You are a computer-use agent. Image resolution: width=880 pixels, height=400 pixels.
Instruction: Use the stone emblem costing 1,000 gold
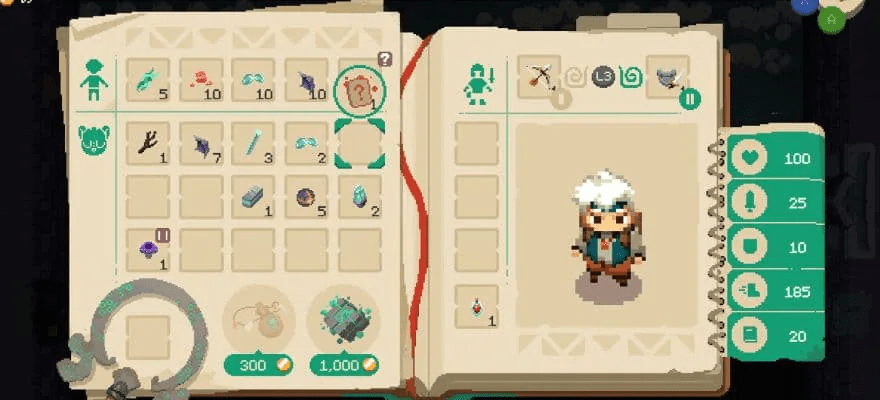tap(344, 317)
